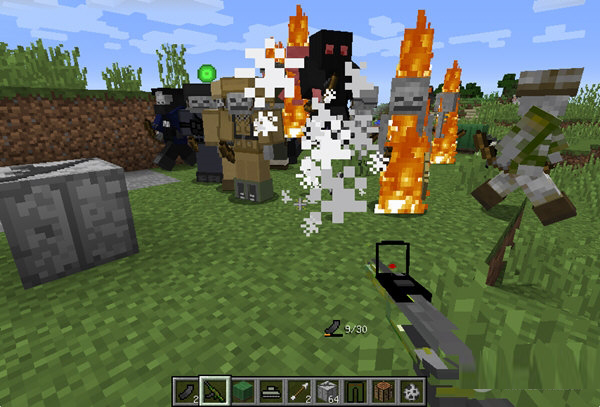Pick the arrow stack hotbar slot
The height and width of the screenshot is (407, 600).
tap(300, 390)
